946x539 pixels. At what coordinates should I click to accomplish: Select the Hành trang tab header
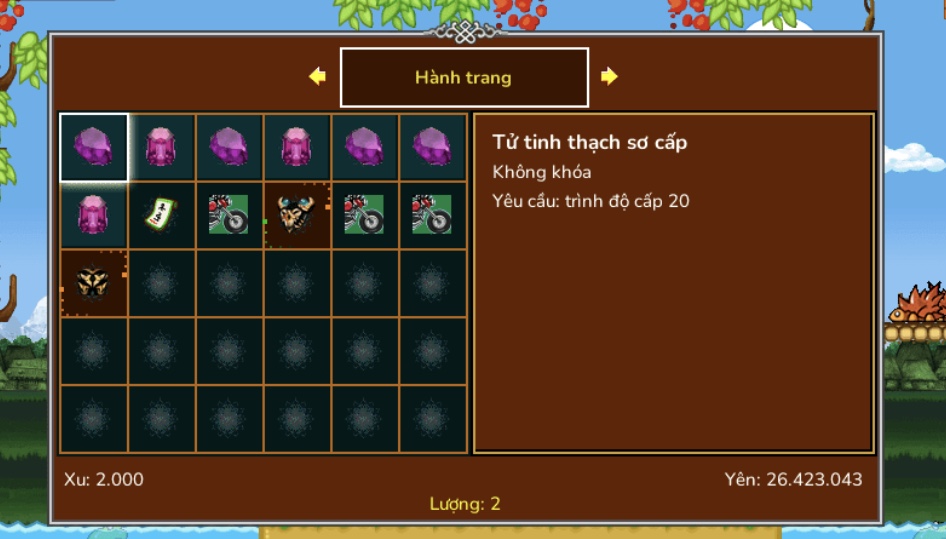[464, 77]
